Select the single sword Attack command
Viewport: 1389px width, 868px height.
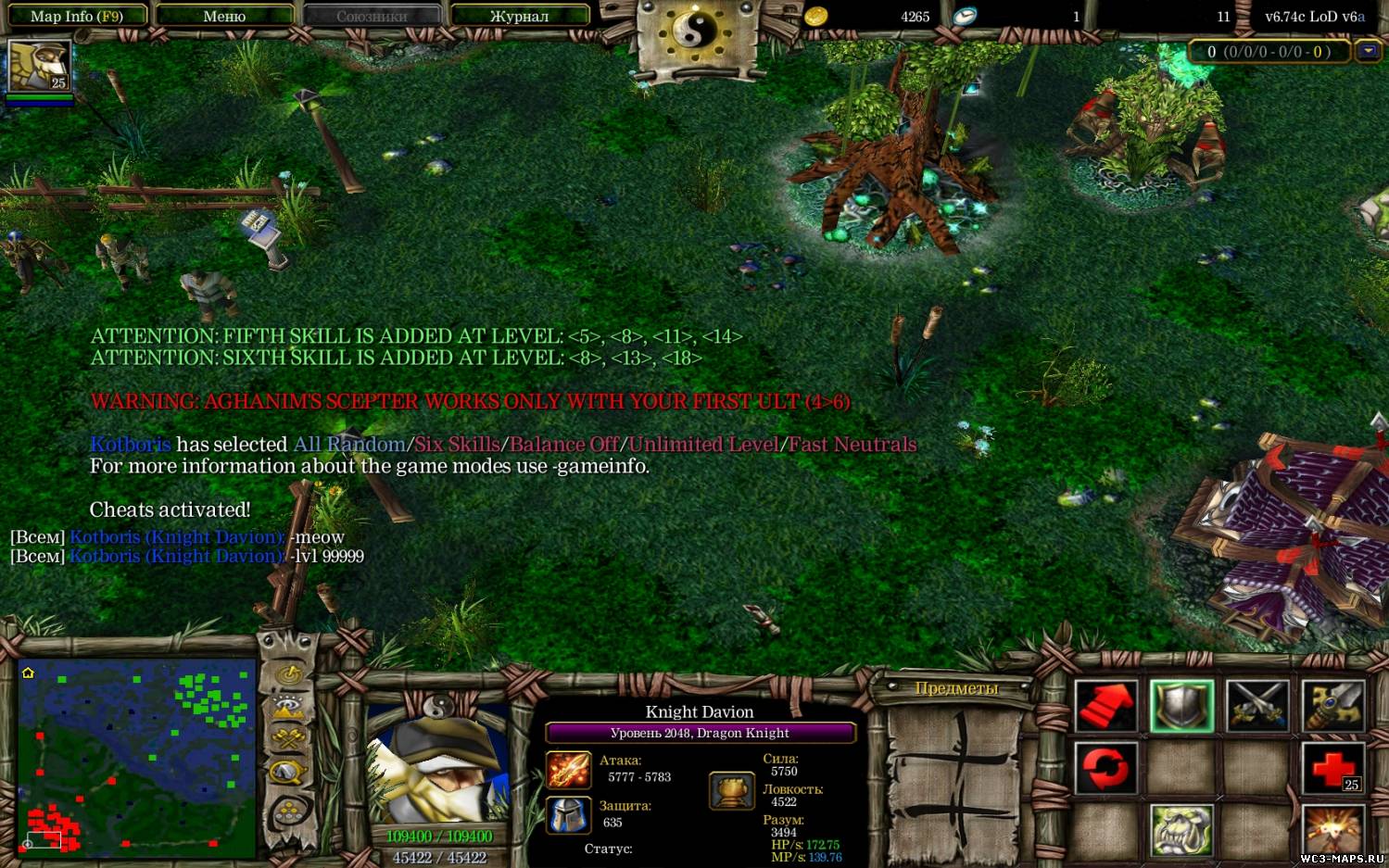1333,707
